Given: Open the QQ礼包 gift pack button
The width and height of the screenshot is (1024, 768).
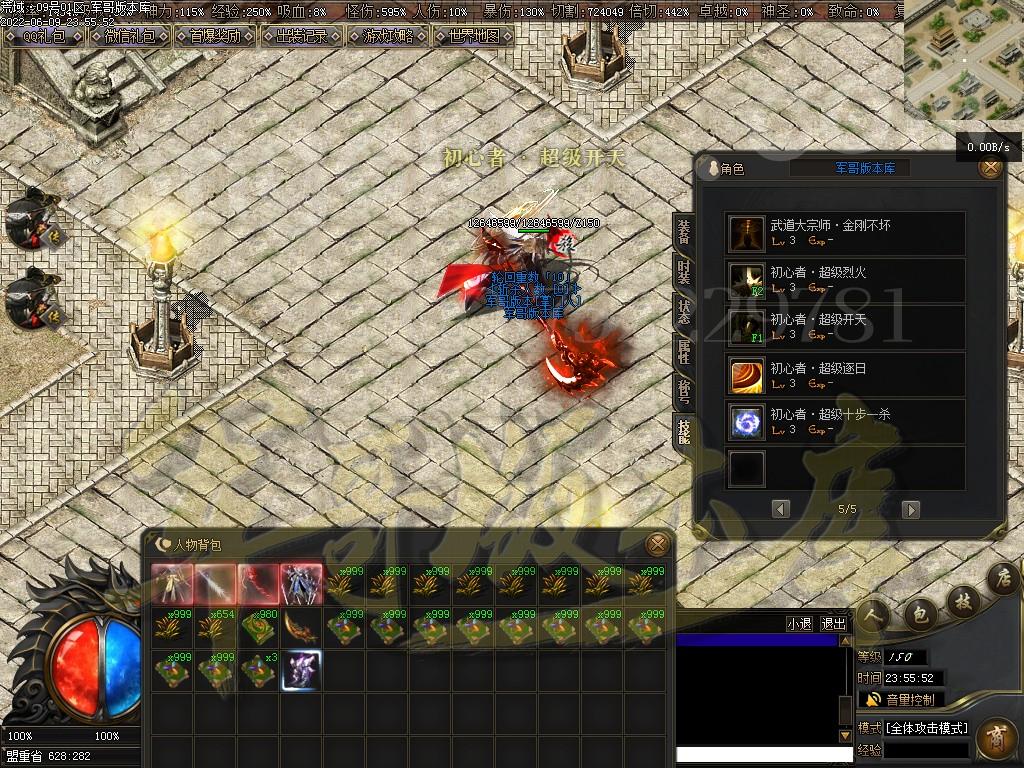Looking at the screenshot, I should 46,36.
